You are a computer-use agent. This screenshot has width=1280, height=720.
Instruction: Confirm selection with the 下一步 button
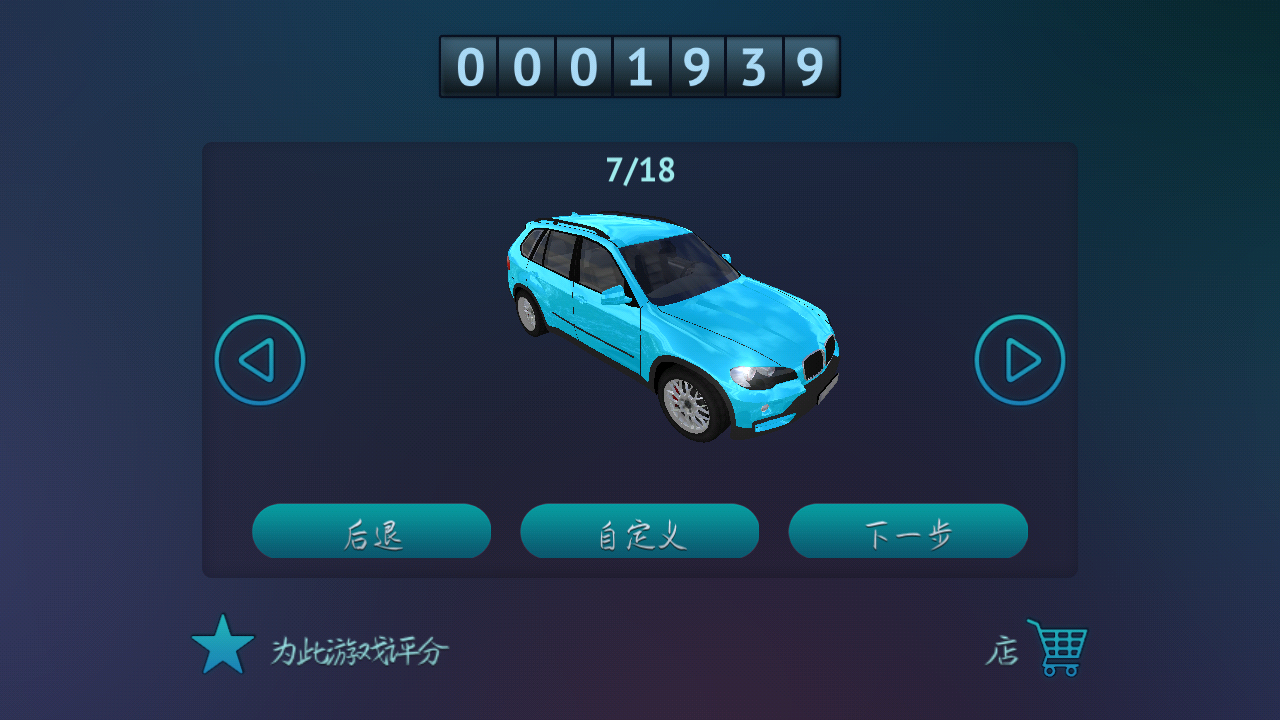908,531
